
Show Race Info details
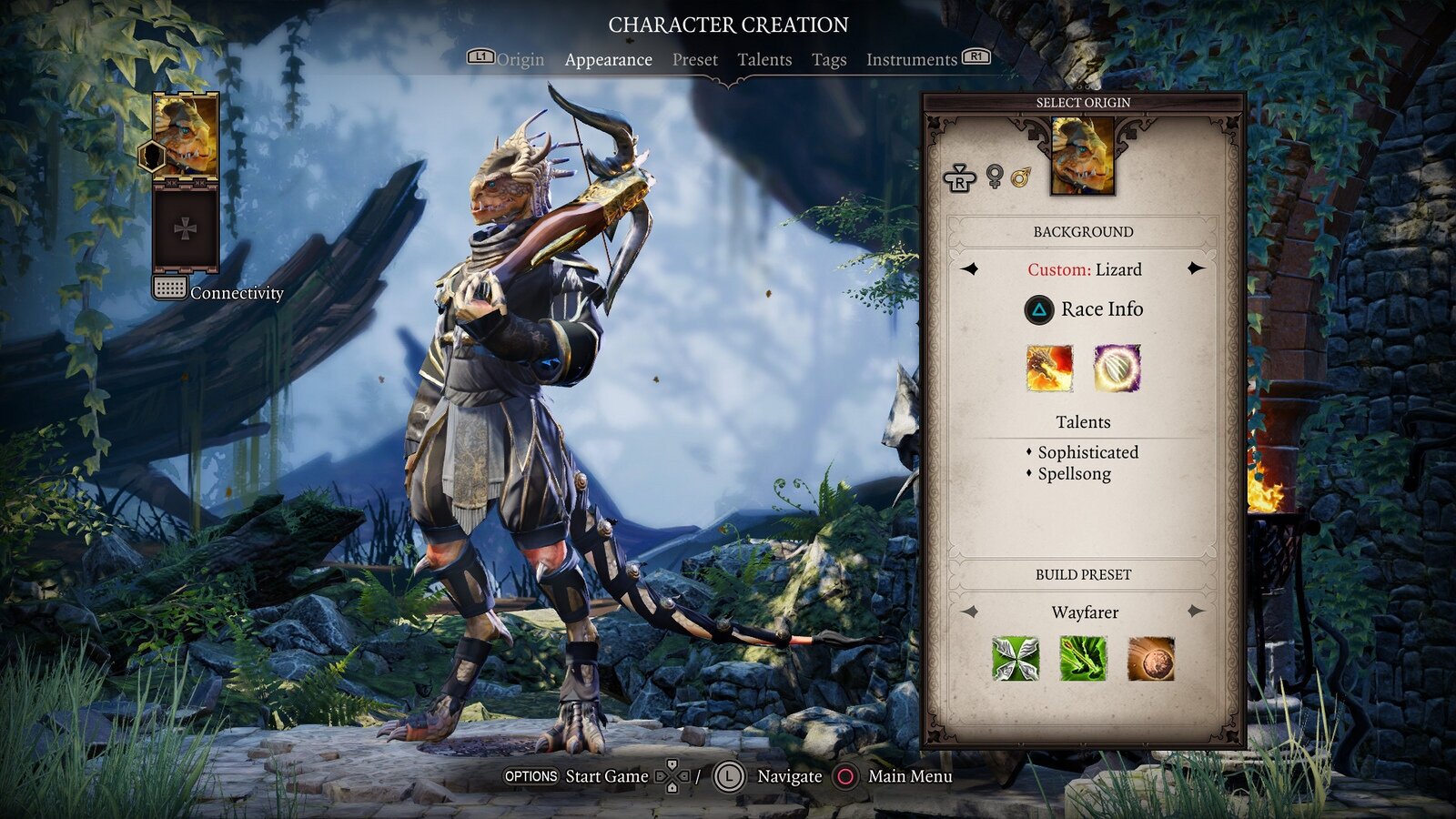point(1084,309)
